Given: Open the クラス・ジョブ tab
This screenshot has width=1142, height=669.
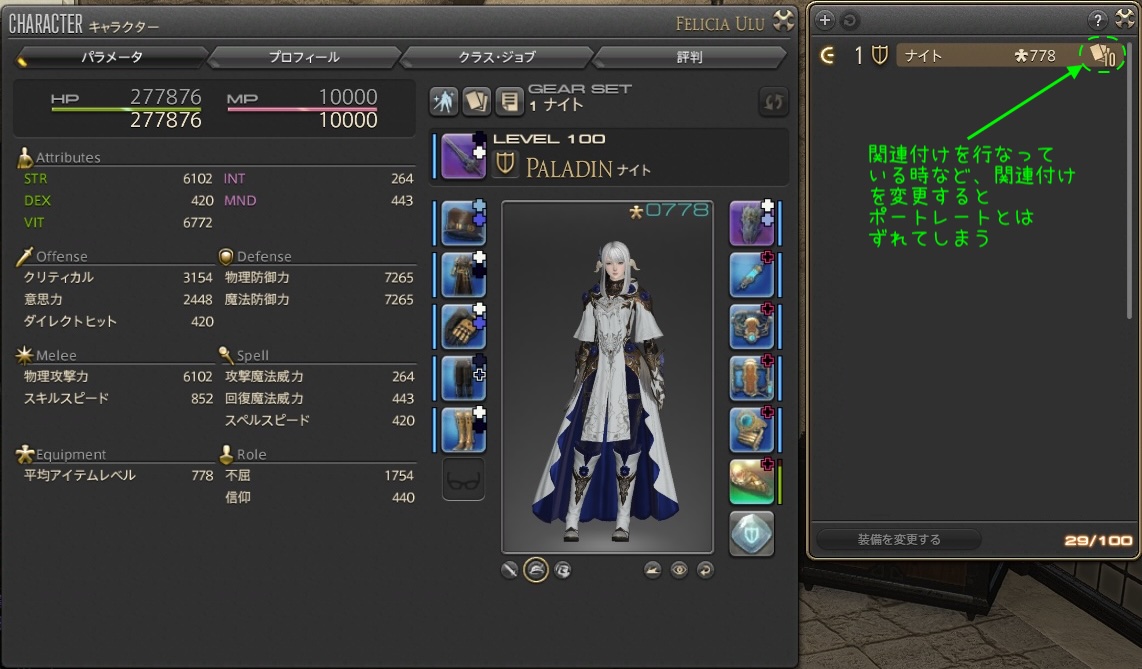Looking at the screenshot, I should pyautogui.click(x=499, y=58).
